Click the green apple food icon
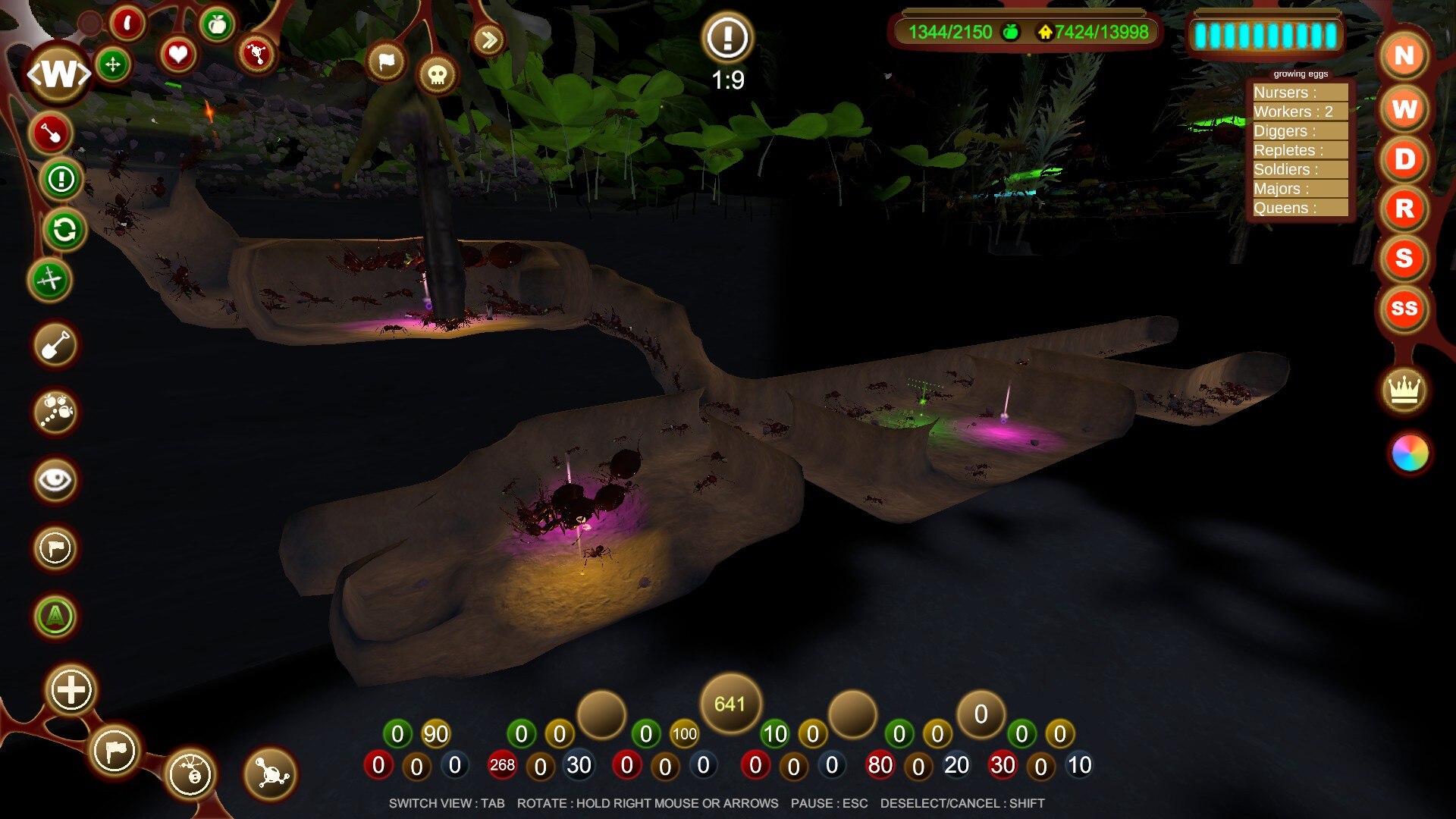The image size is (1456, 819). coord(218,26)
